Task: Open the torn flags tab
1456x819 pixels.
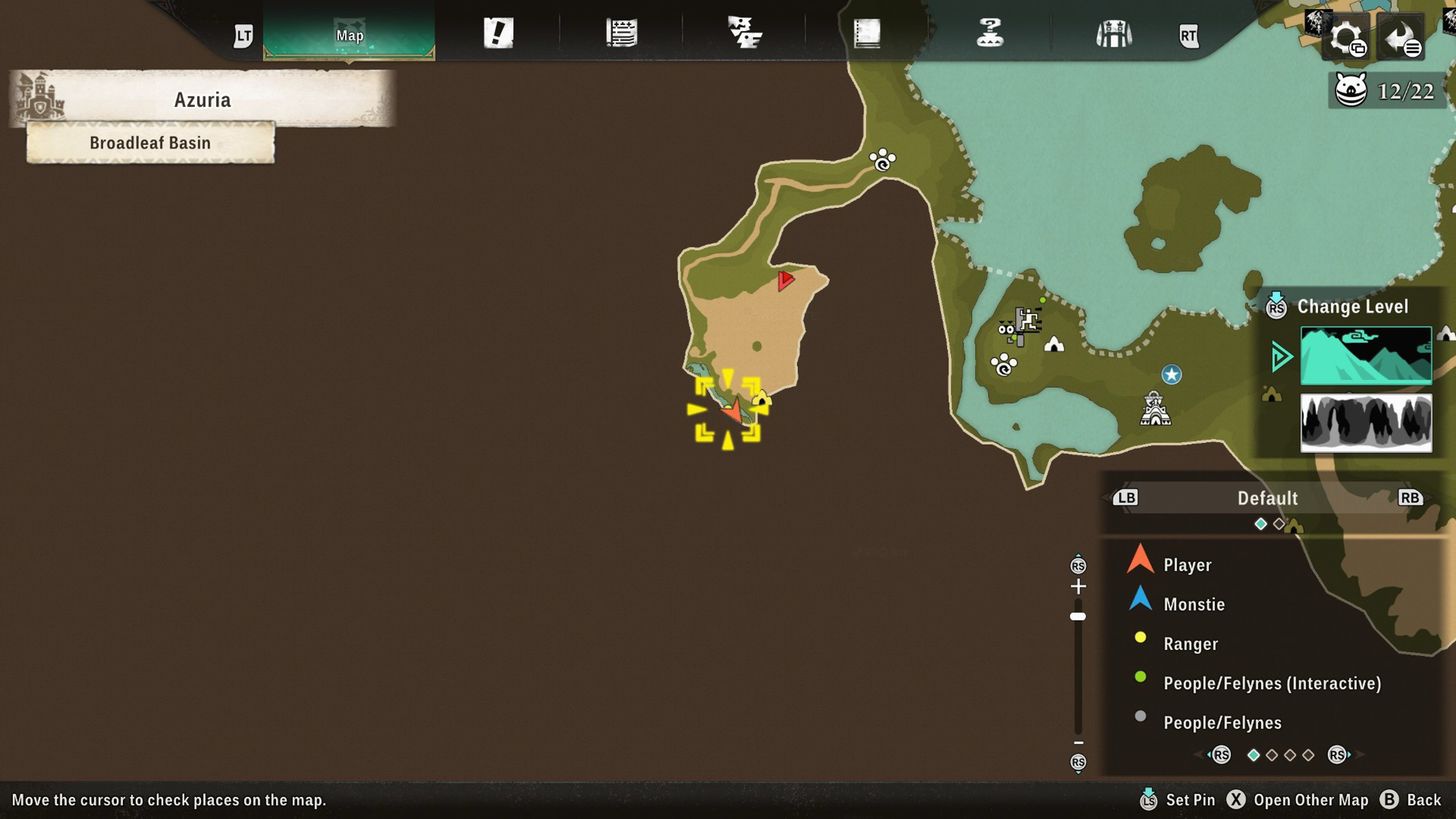Action: (x=744, y=33)
